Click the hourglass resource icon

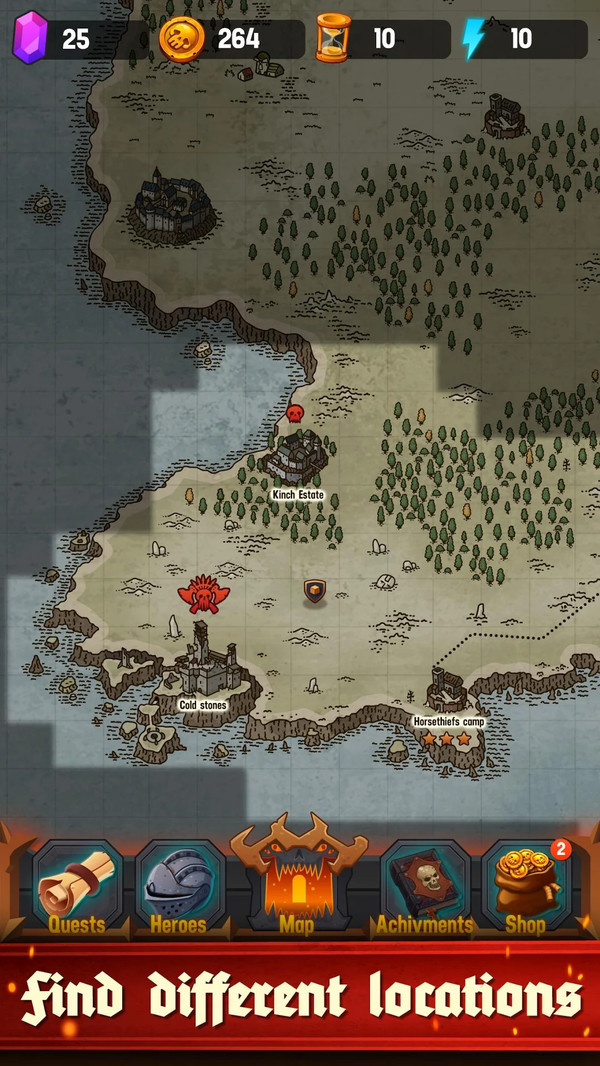click(x=333, y=39)
